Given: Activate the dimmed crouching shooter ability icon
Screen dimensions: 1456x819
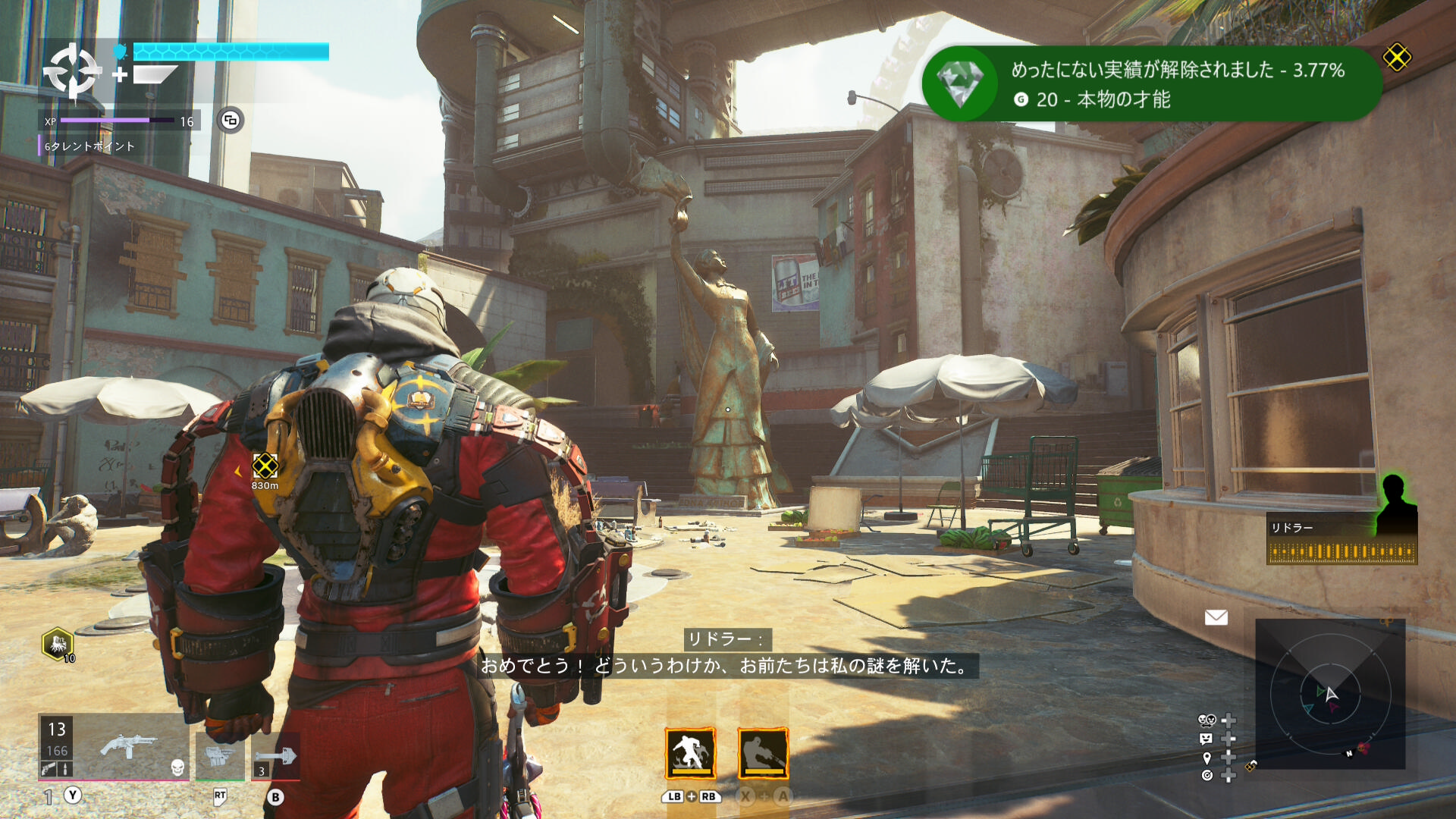Looking at the screenshot, I should [763, 754].
